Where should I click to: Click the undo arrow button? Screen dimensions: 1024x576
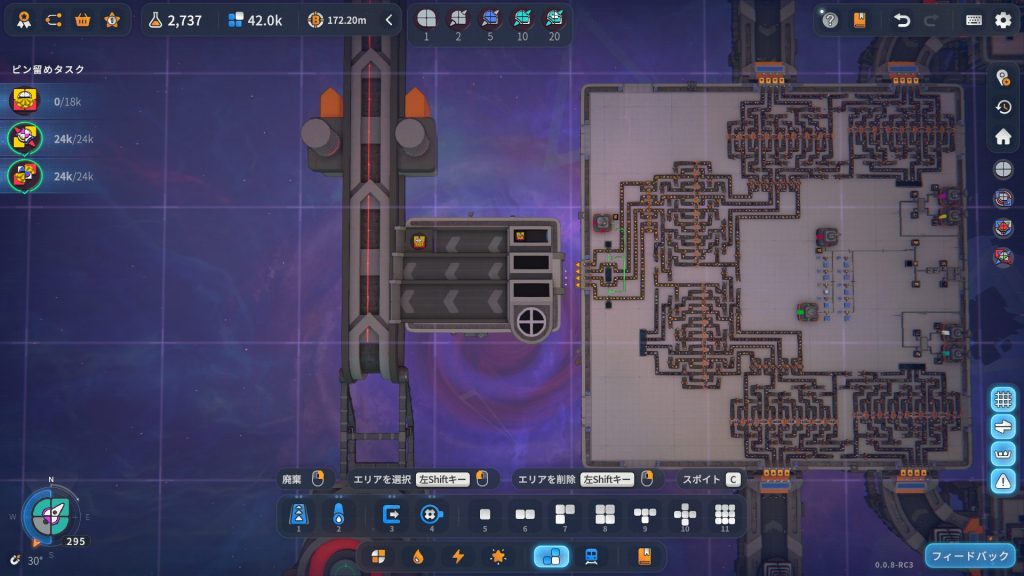click(x=902, y=20)
